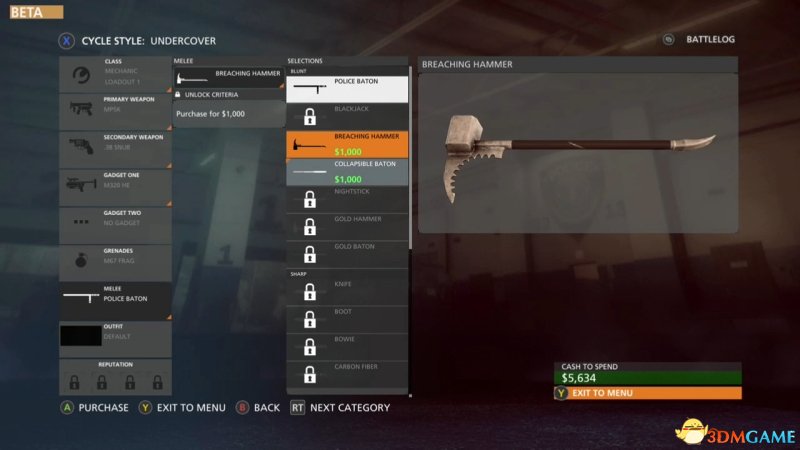Open the Primary Weapon slot
Image resolution: width=800 pixels, height=450 pixels.
115,111
